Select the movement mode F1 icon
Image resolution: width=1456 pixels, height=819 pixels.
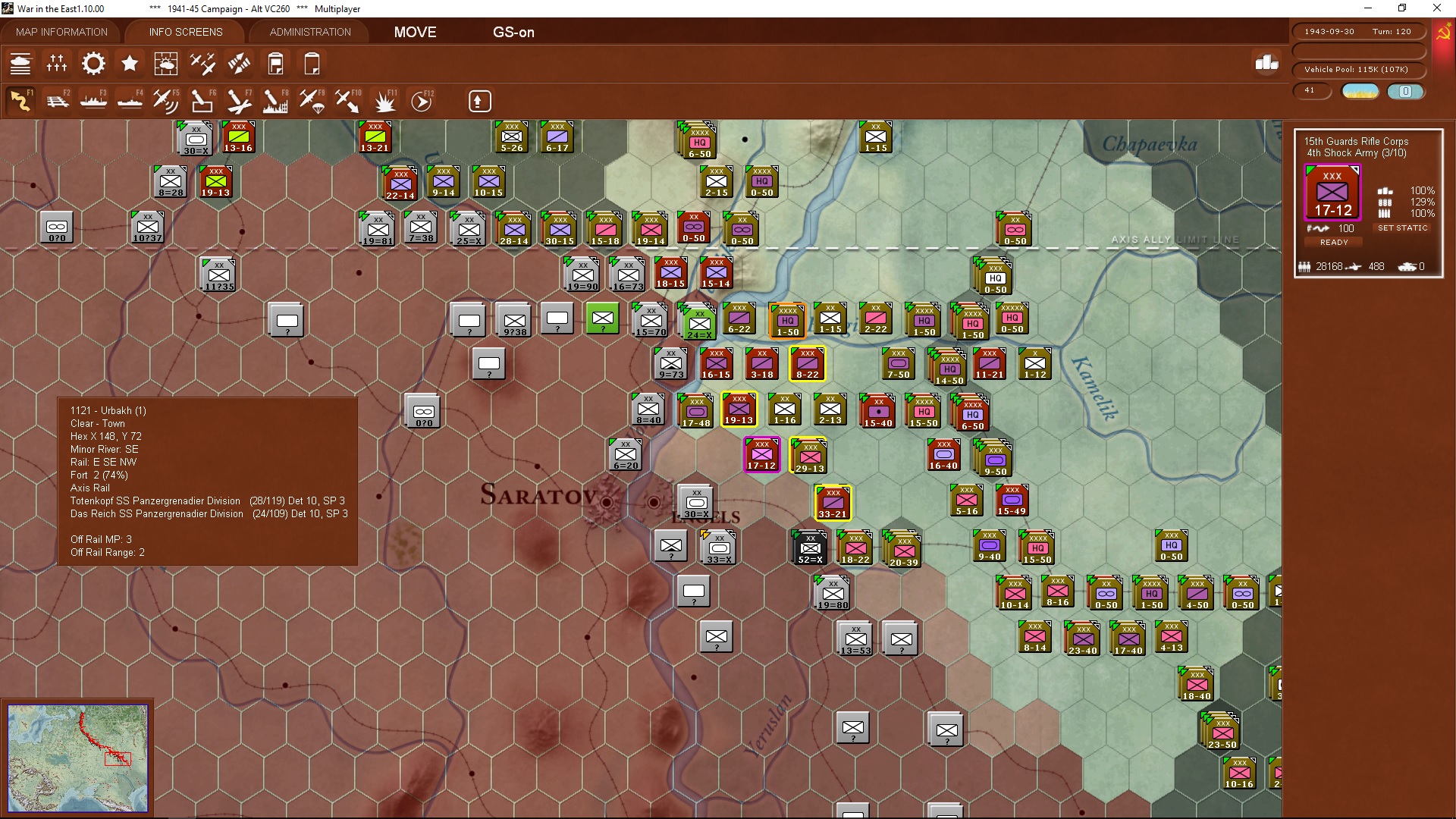[x=21, y=100]
